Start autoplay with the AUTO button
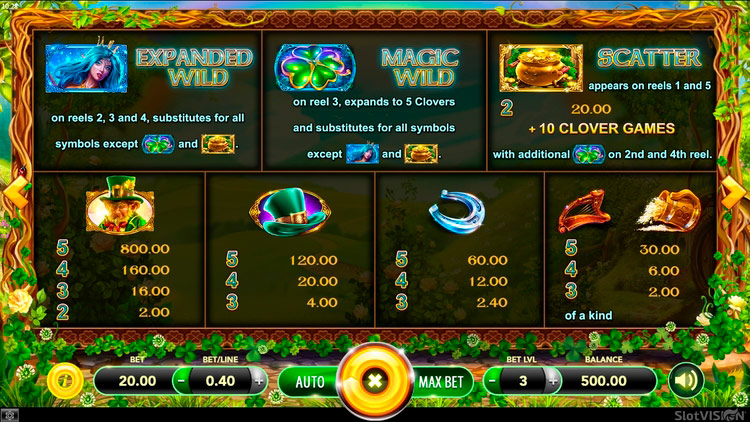The height and width of the screenshot is (422, 750). click(309, 381)
